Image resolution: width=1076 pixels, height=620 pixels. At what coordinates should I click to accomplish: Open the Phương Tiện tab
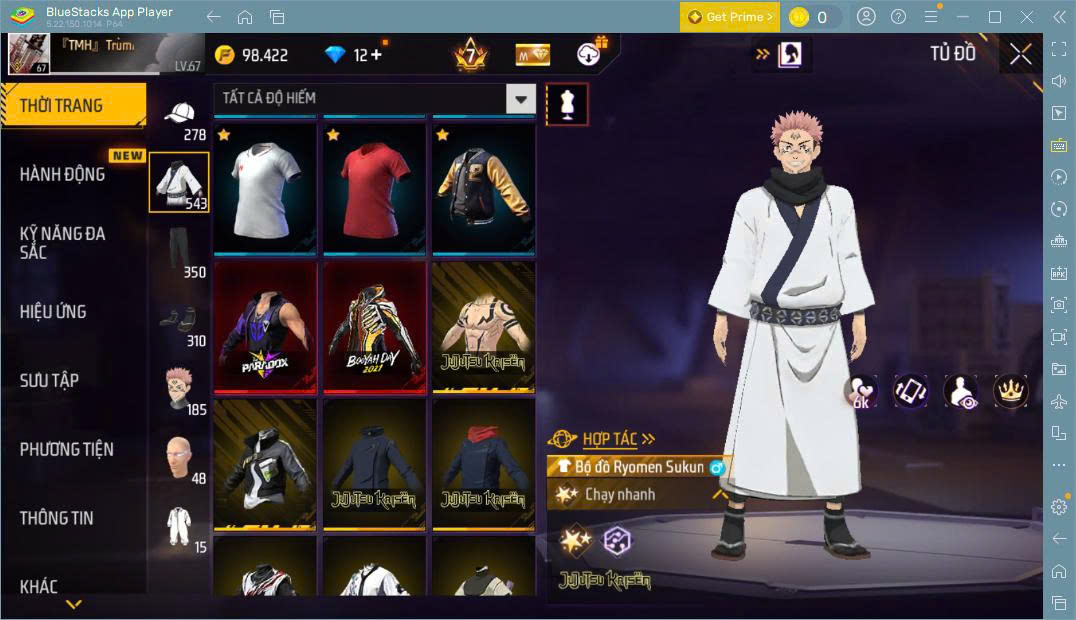tap(66, 449)
